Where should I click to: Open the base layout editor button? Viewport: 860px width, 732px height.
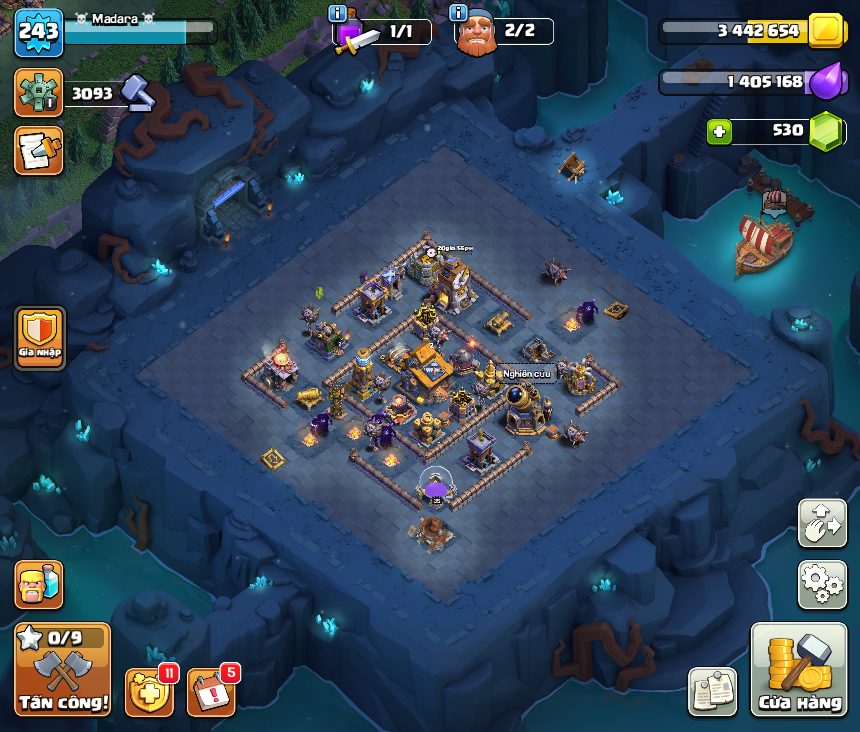[822, 523]
